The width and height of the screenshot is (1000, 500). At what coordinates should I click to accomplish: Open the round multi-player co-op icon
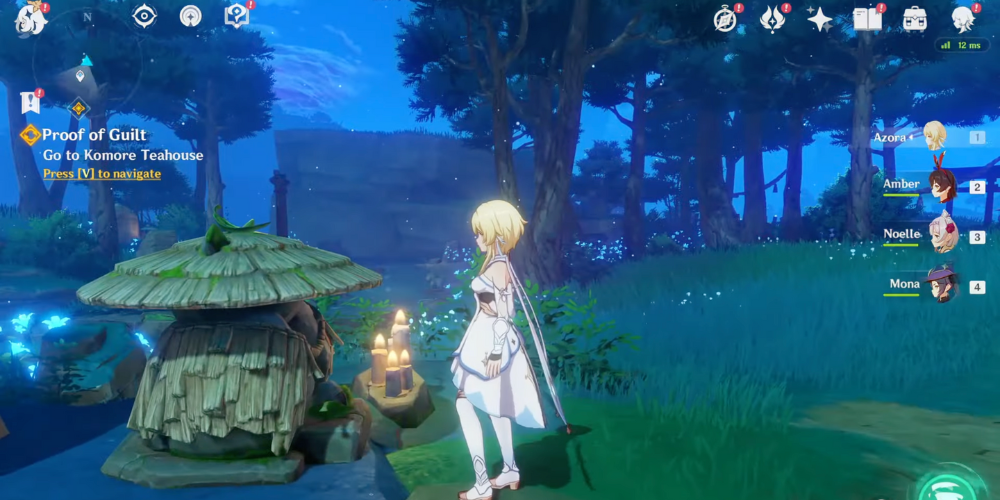(190, 16)
